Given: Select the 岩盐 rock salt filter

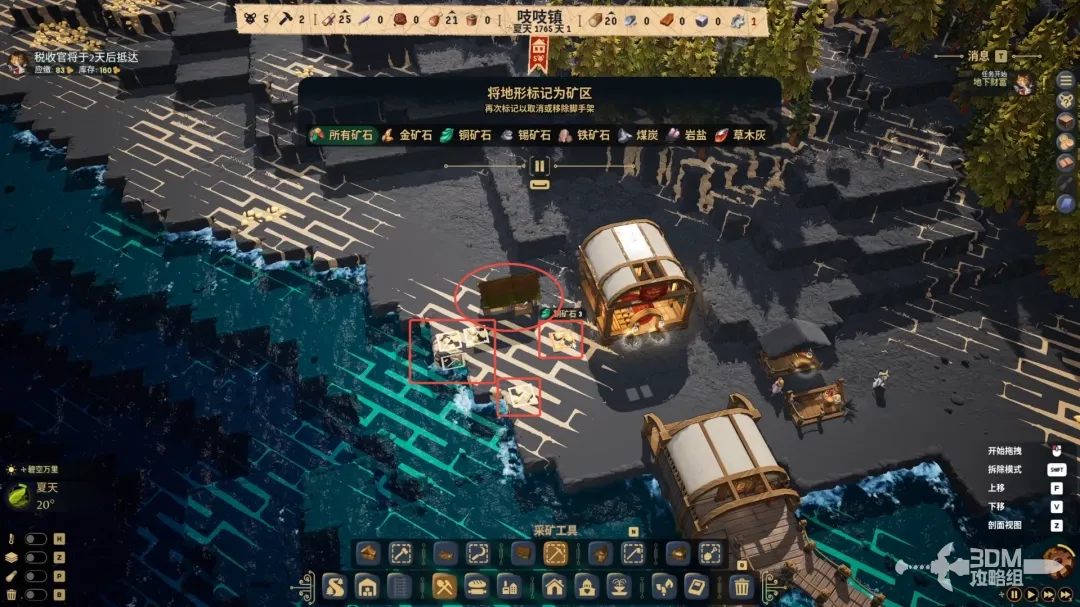Looking at the screenshot, I should coord(688,135).
